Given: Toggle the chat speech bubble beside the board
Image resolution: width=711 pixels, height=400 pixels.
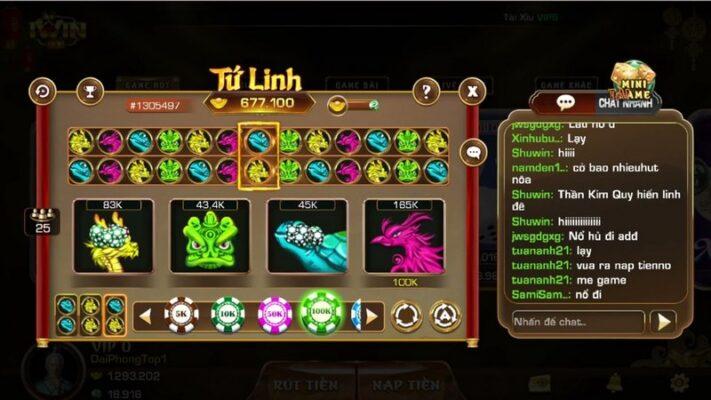Looking at the screenshot, I should (x=474, y=152).
